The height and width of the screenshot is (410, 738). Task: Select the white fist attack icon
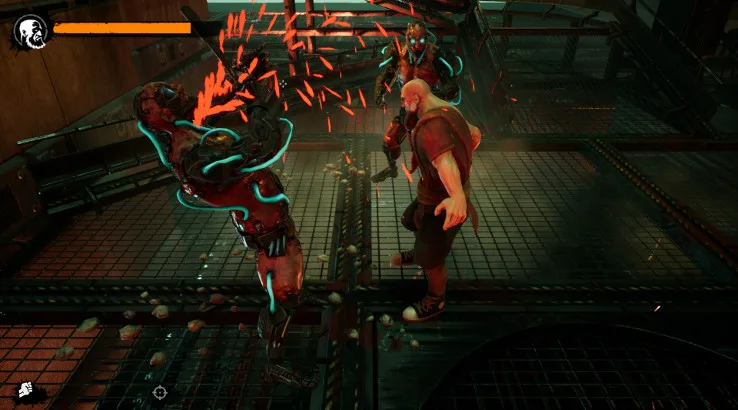pyautogui.click(x=25, y=392)
